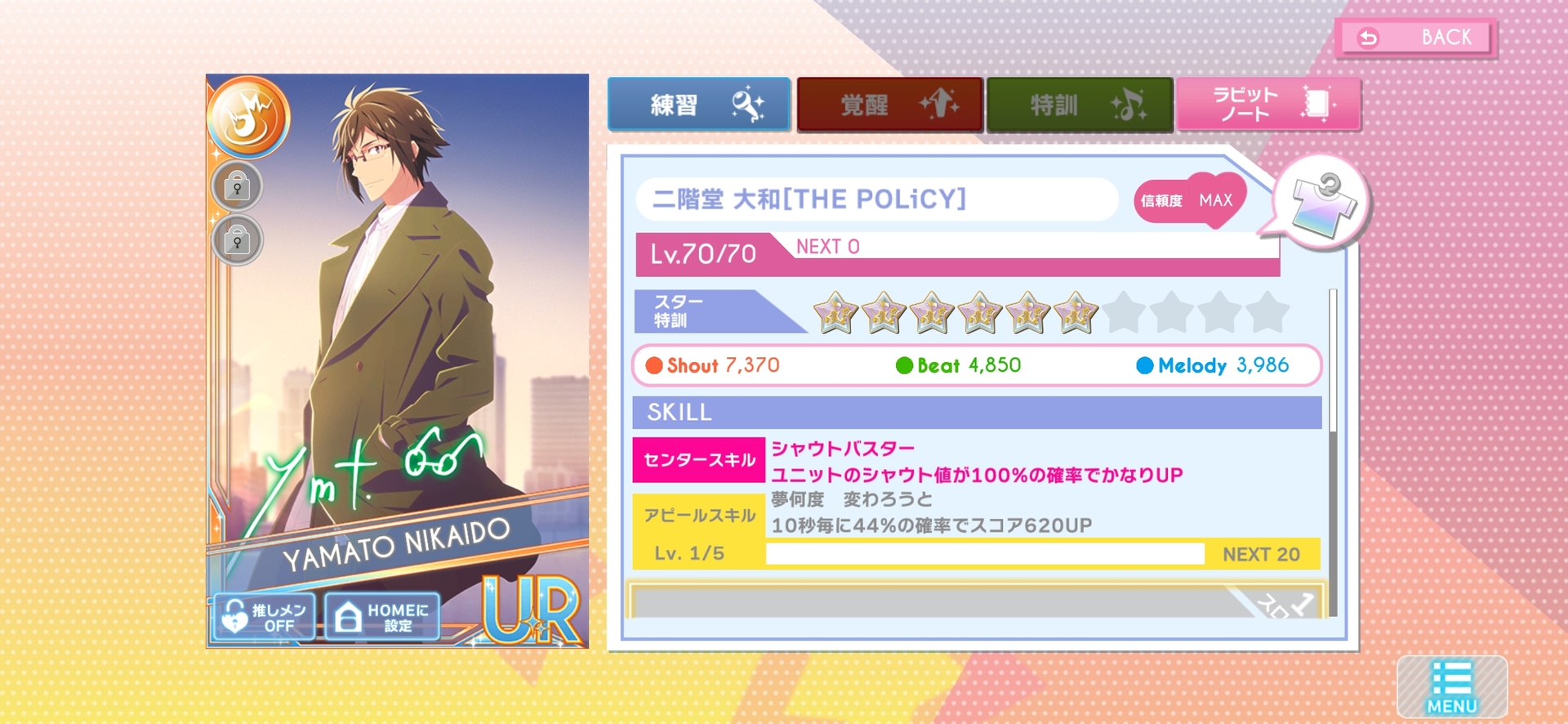
Task: Tap the T-shirt costume bubble icon
Action: tap(1321, 202)
